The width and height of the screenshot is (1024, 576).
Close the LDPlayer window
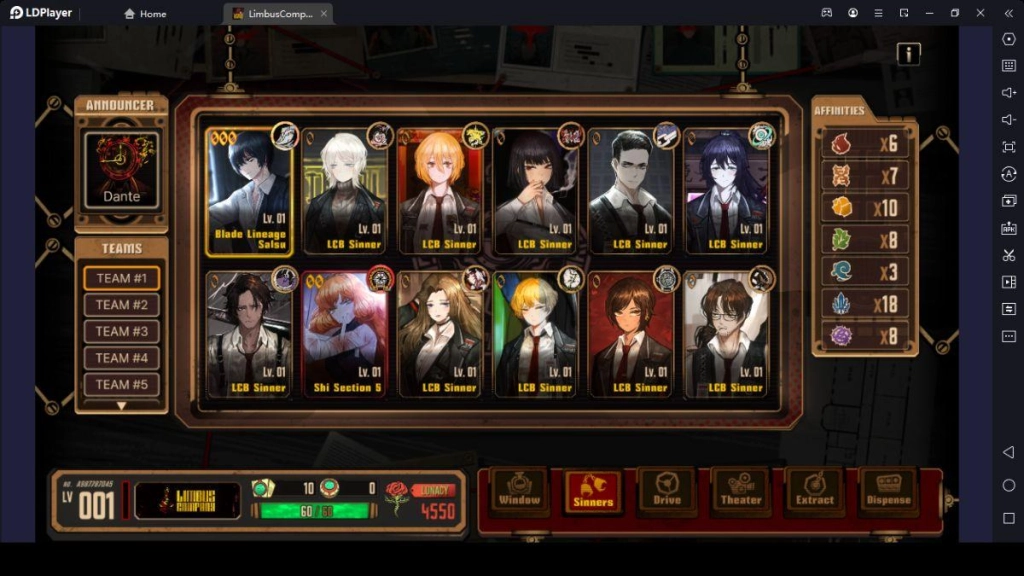(1007, 13)
